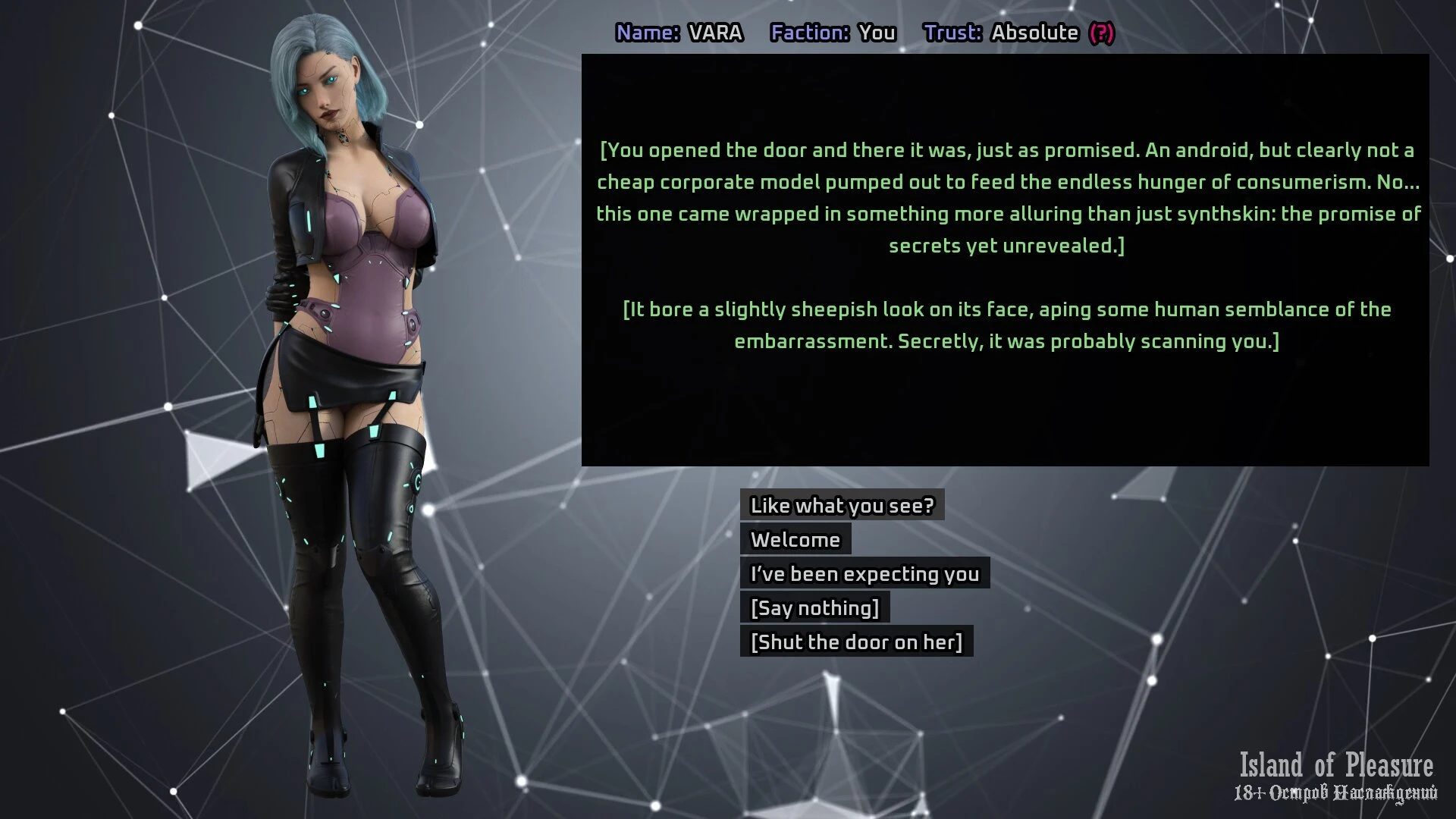Pick the [Say nothing] option
Viewport: 1456px width, 819px height.
click(814, 607)
